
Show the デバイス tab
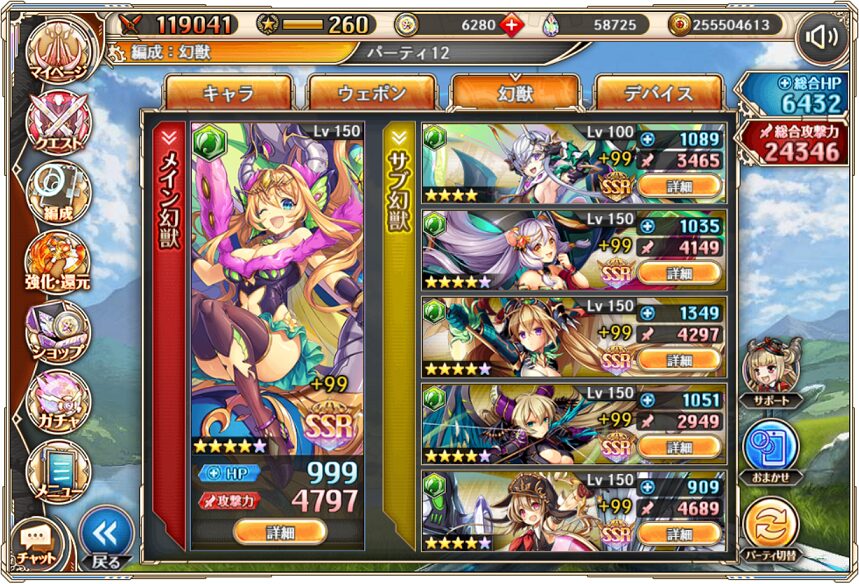pyautogui.click(x=658, y=93)
